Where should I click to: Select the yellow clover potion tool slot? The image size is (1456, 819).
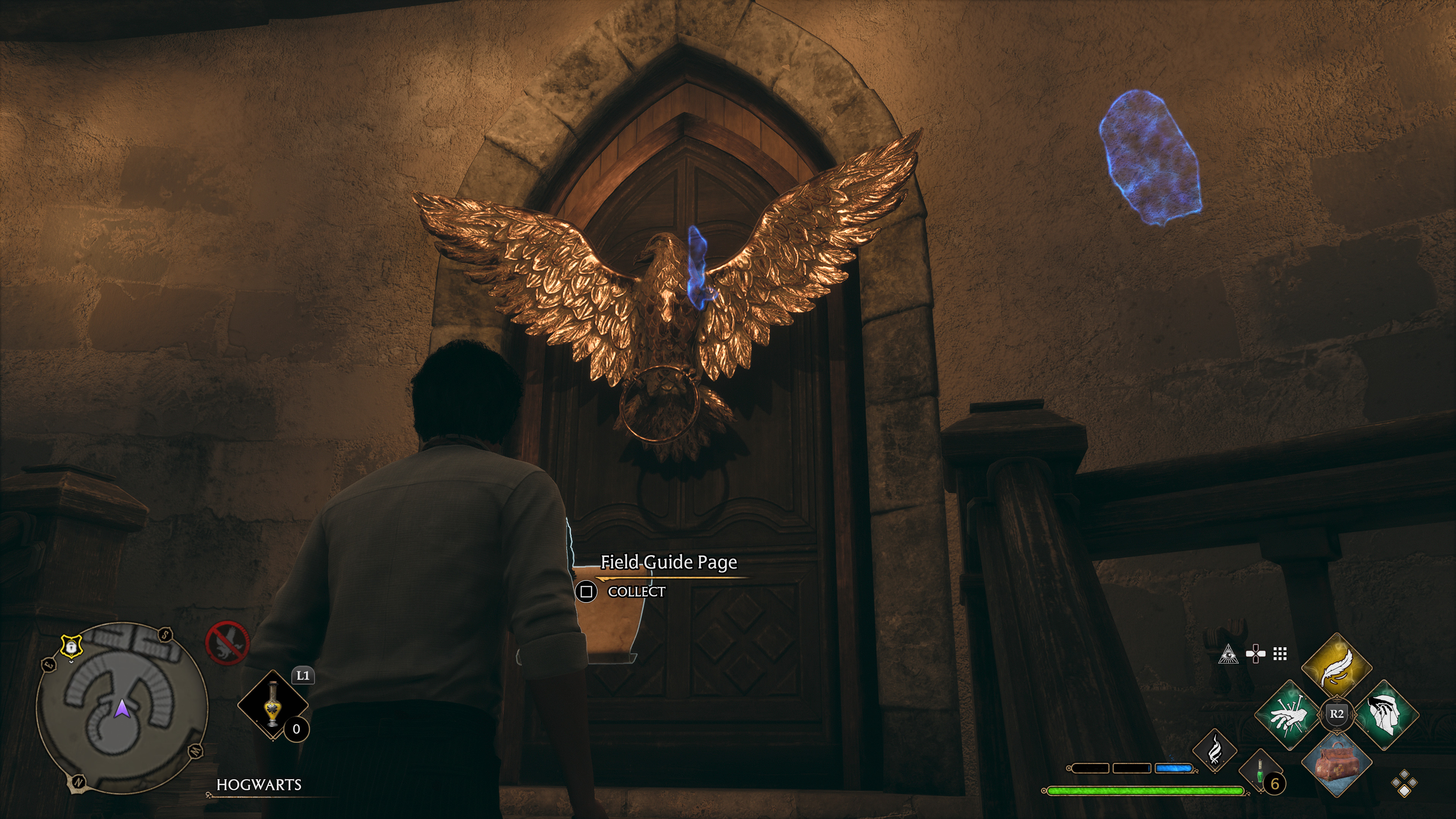[273, 704]
